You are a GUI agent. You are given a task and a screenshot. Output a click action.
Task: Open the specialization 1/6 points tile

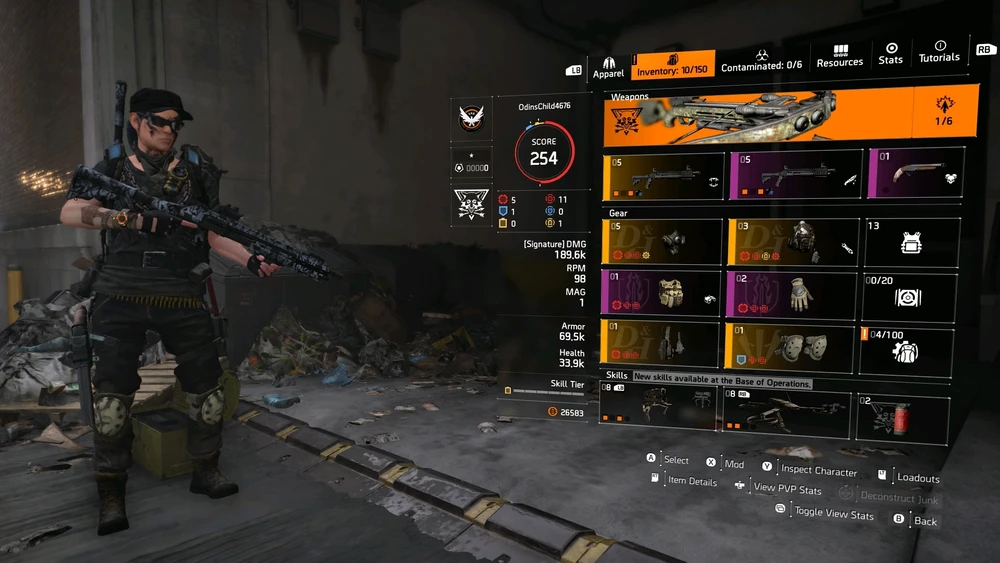point(943,113)
